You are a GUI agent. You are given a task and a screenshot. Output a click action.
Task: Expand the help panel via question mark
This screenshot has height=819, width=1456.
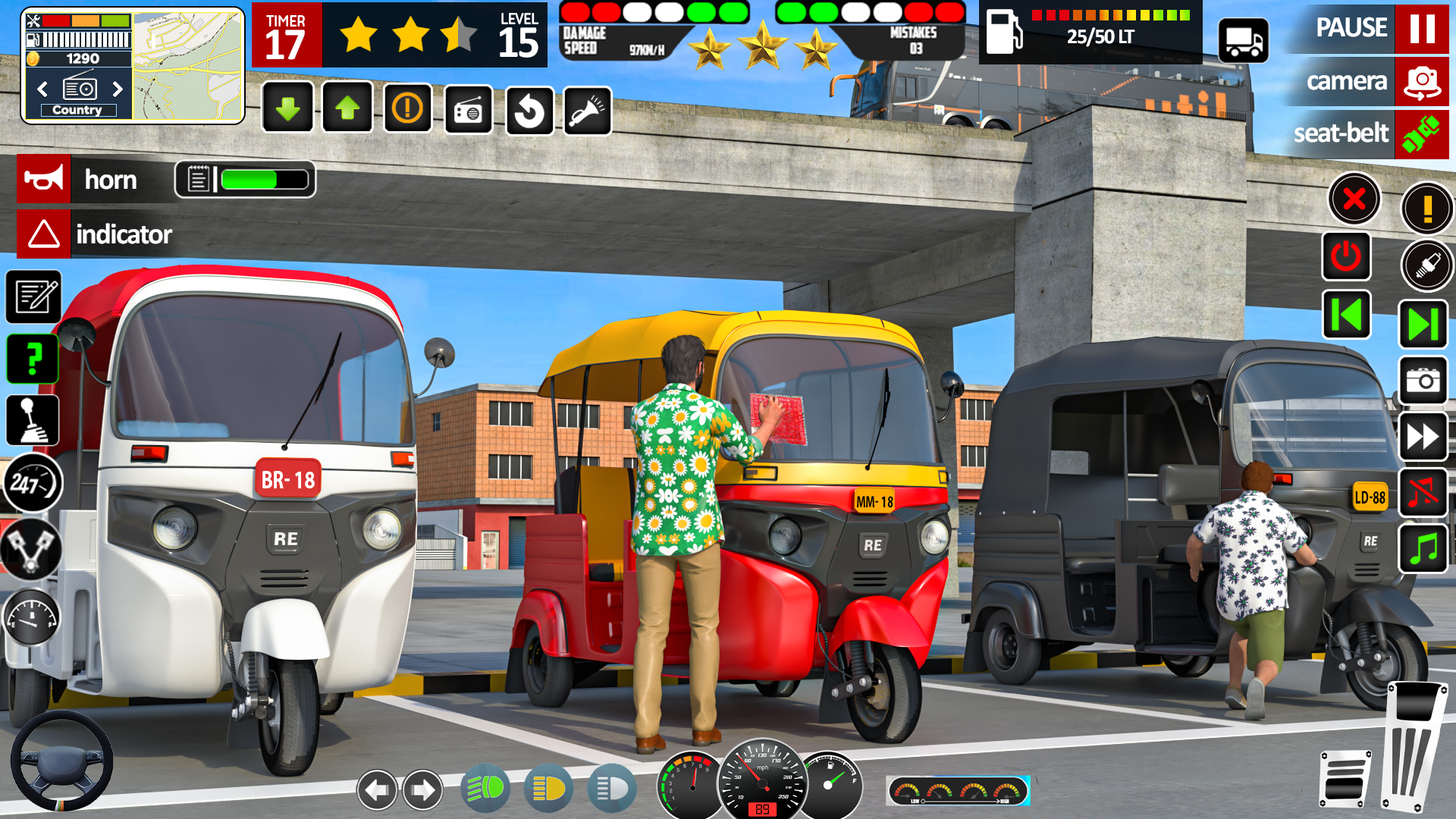coord(31,359)
